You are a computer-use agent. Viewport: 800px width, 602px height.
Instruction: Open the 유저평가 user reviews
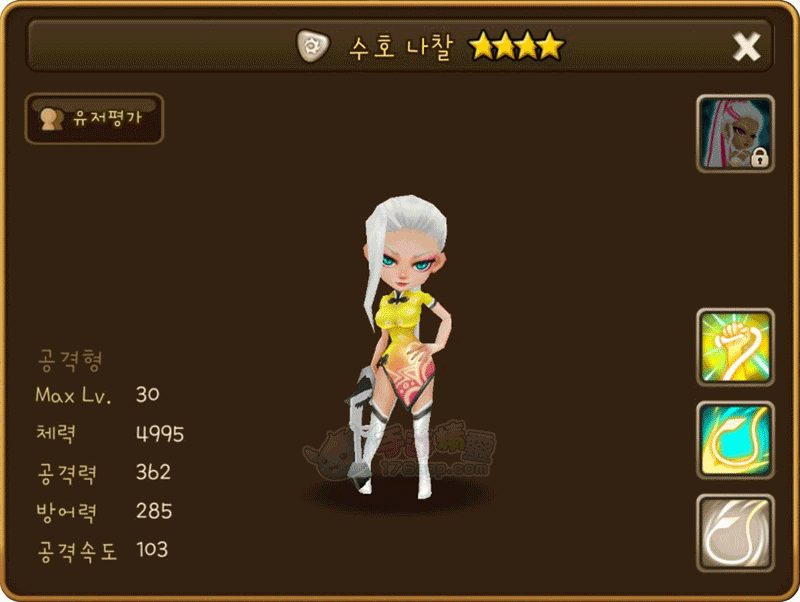(x=94, y=118)
